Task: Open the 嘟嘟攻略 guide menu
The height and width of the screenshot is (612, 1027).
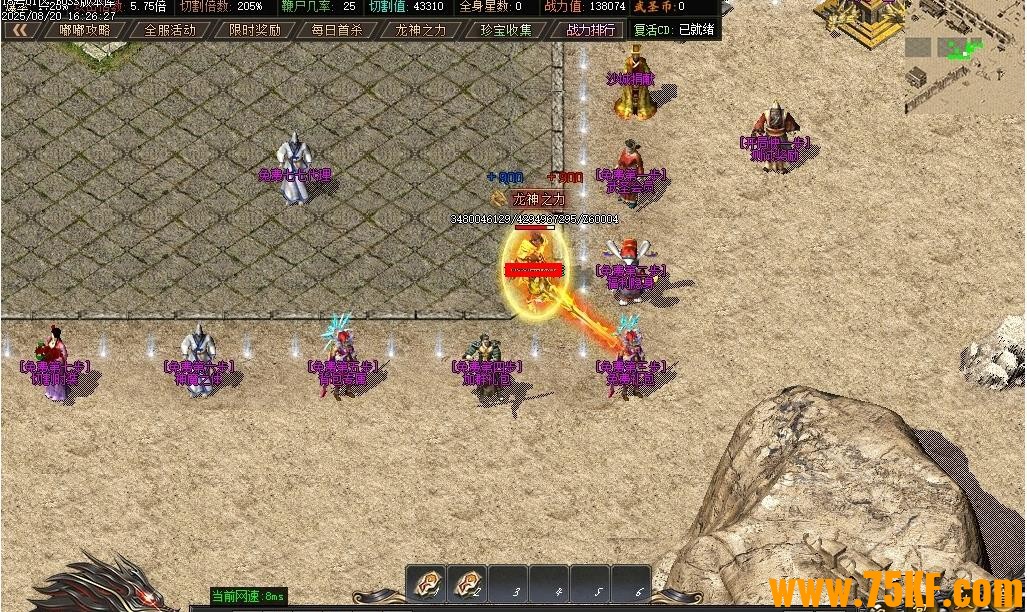Action: click(85, 30)
